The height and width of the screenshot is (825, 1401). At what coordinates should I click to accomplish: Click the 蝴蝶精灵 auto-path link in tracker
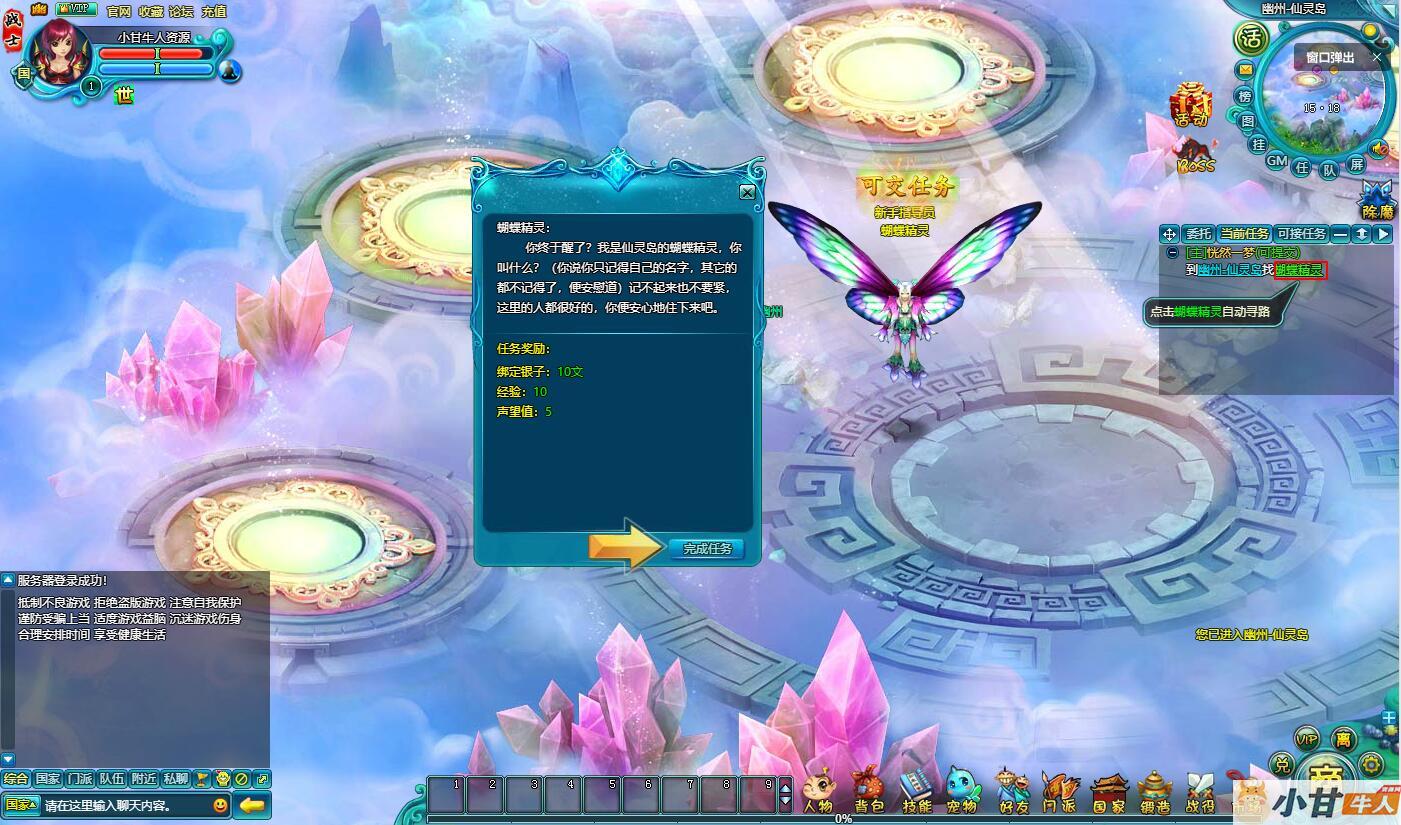point(1300,270)
